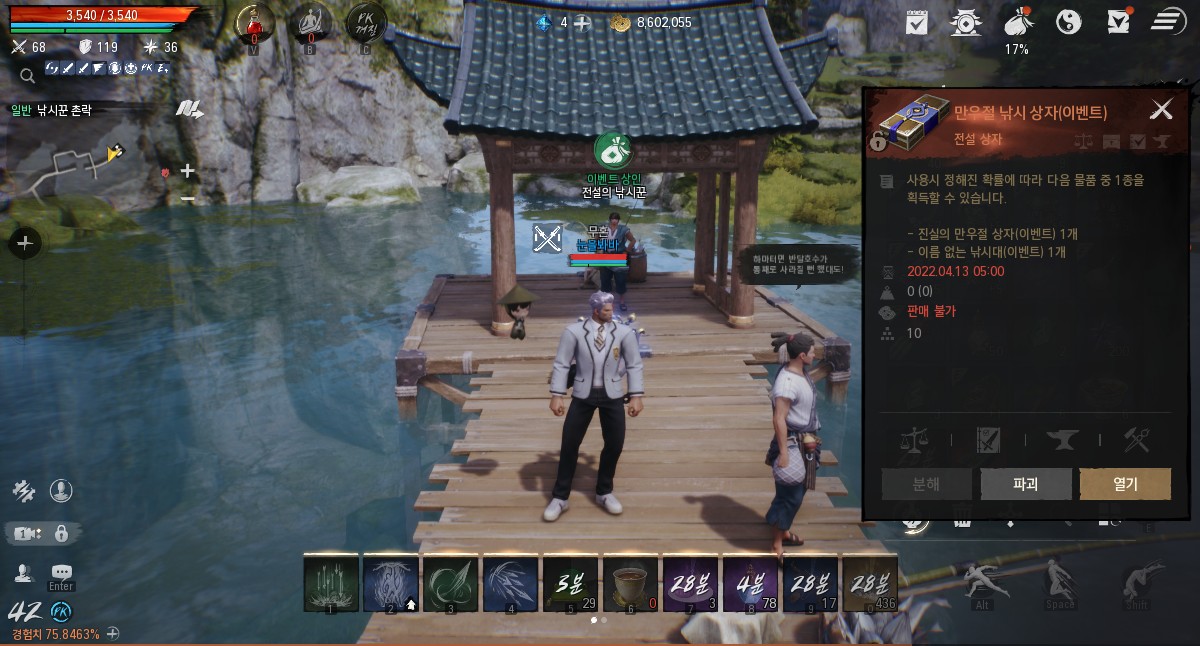Close the item tooltip panel

tap(1161, 109)
